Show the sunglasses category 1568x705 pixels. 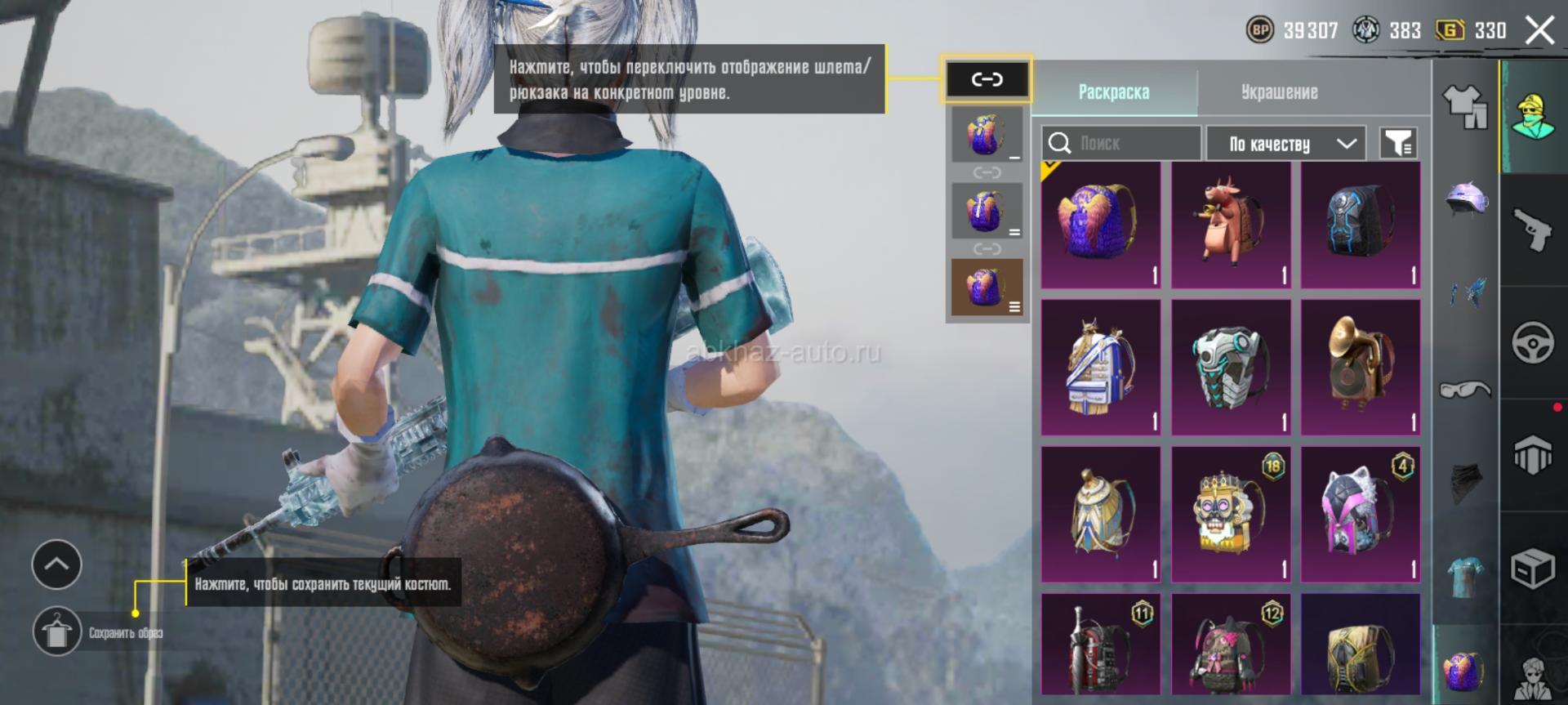click(x=1466, y=390)
